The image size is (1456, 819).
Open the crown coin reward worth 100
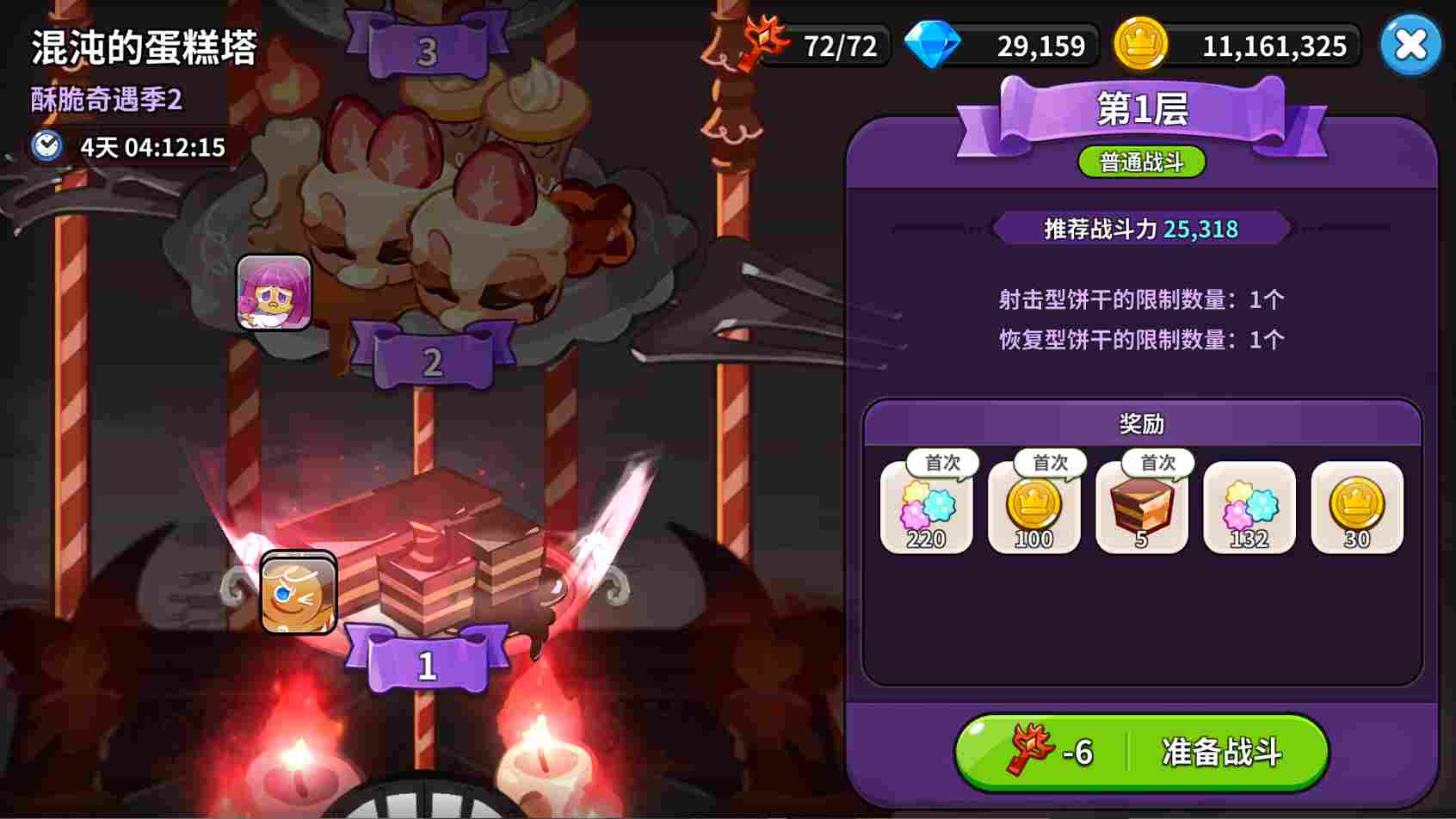pyautogui.click(x=1034, y=509)
